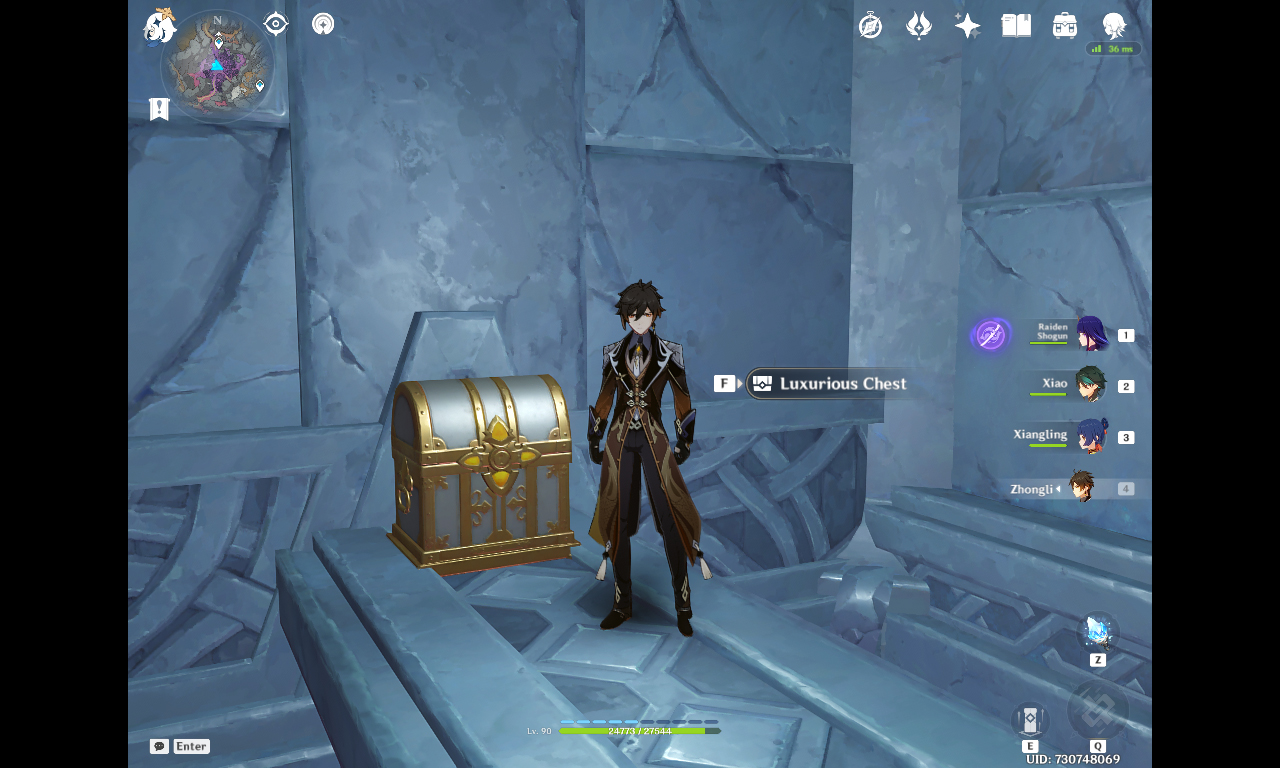This screenshot has height=768, width=1280.
Task: Select the guide icon beside the eye icon
Action: [x=322, y=24]
